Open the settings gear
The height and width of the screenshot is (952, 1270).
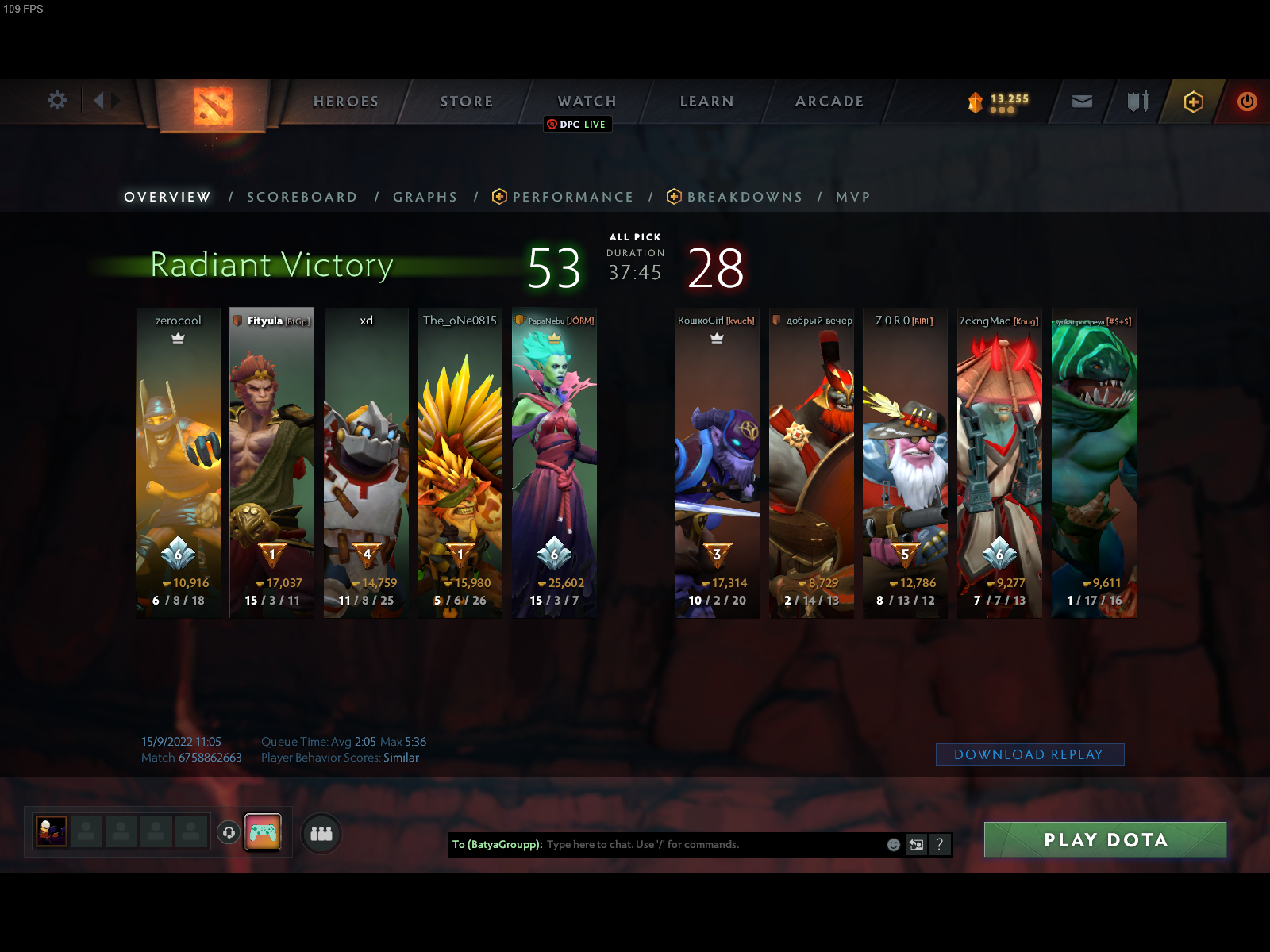(56, 102)
